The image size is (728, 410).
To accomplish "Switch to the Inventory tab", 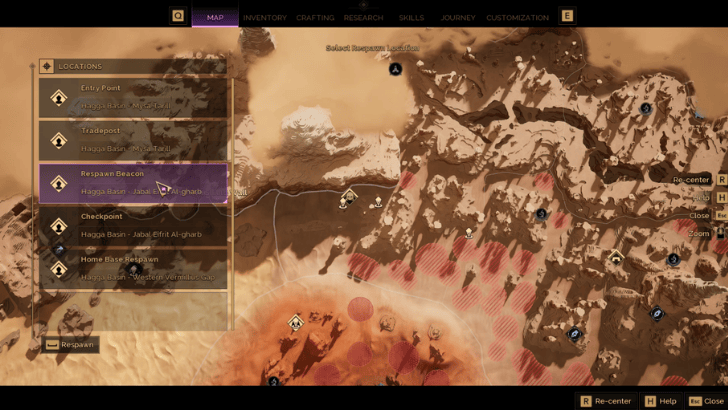I will (264, 17).
